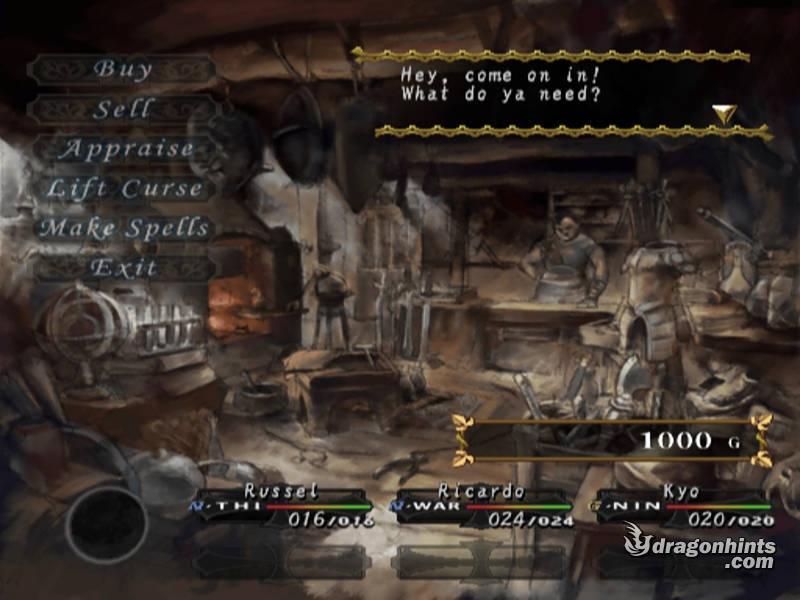This screenshot has height=600, width=800.
Task: Open the Buy menu
Action: click(122, 69)
